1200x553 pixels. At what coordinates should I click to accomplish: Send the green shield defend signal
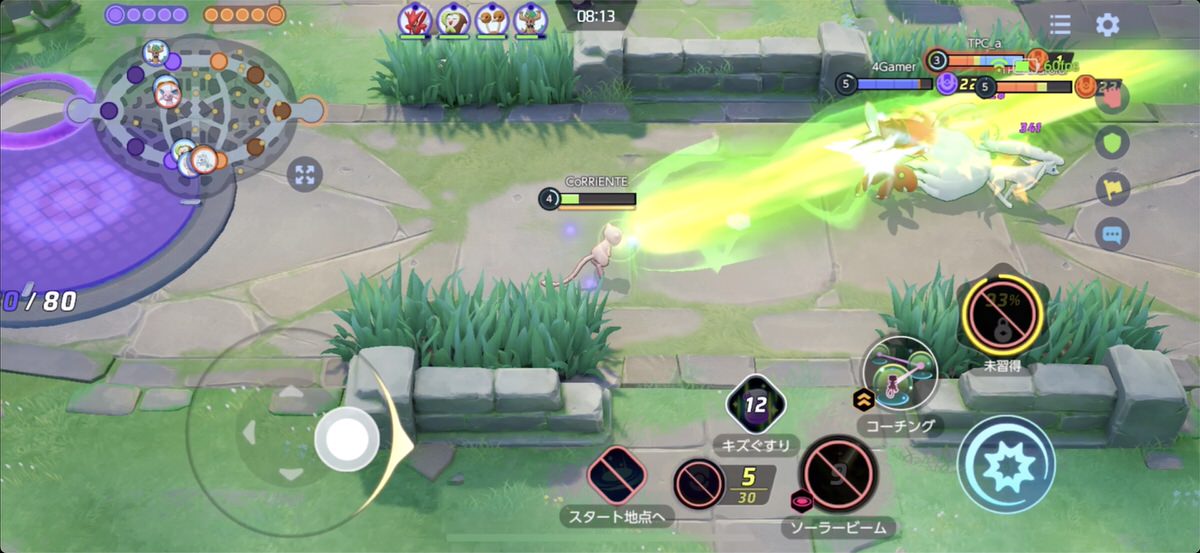coord(1112,143)
